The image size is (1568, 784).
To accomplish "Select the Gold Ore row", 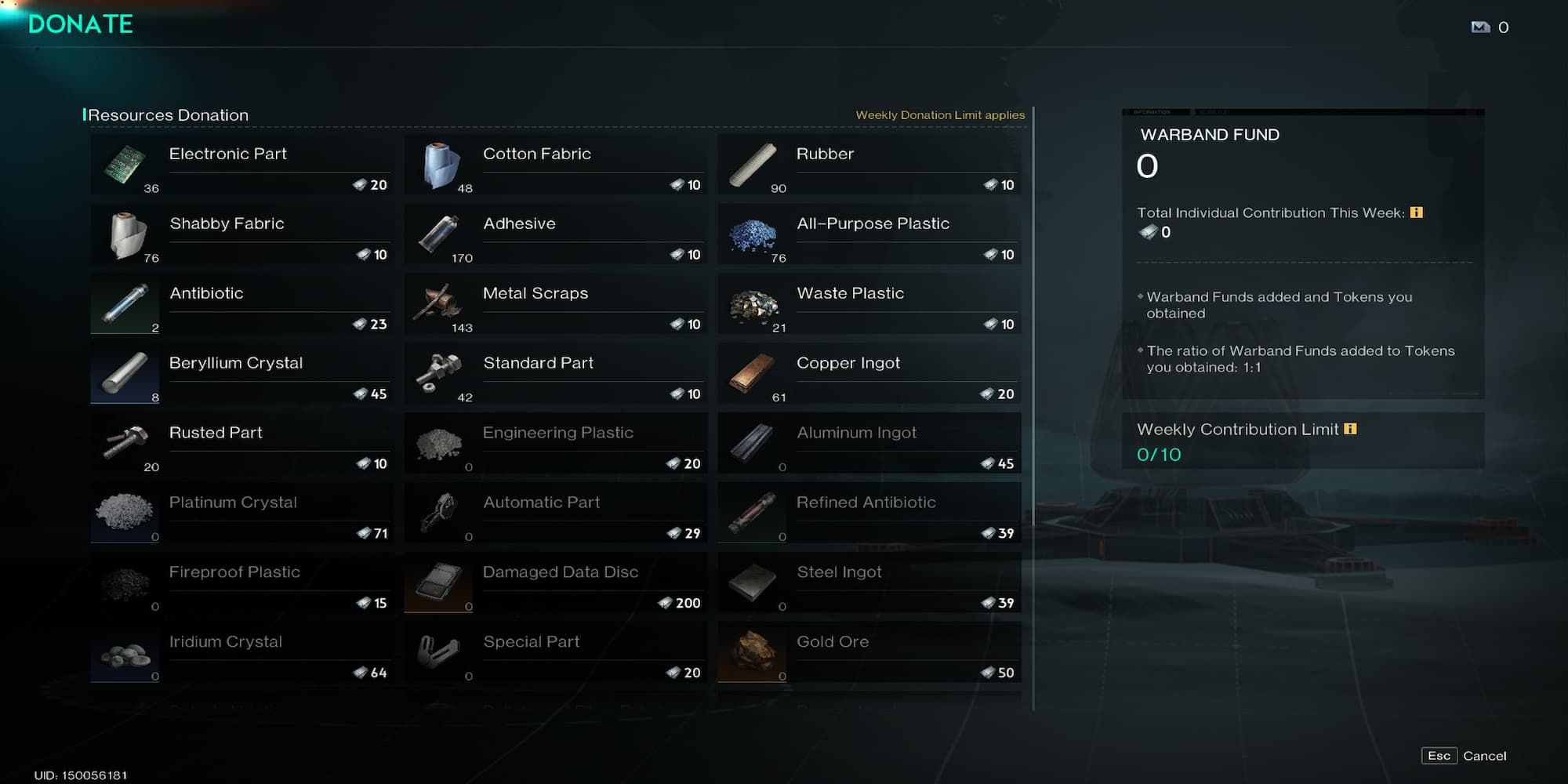I will [x=869, y=653].
